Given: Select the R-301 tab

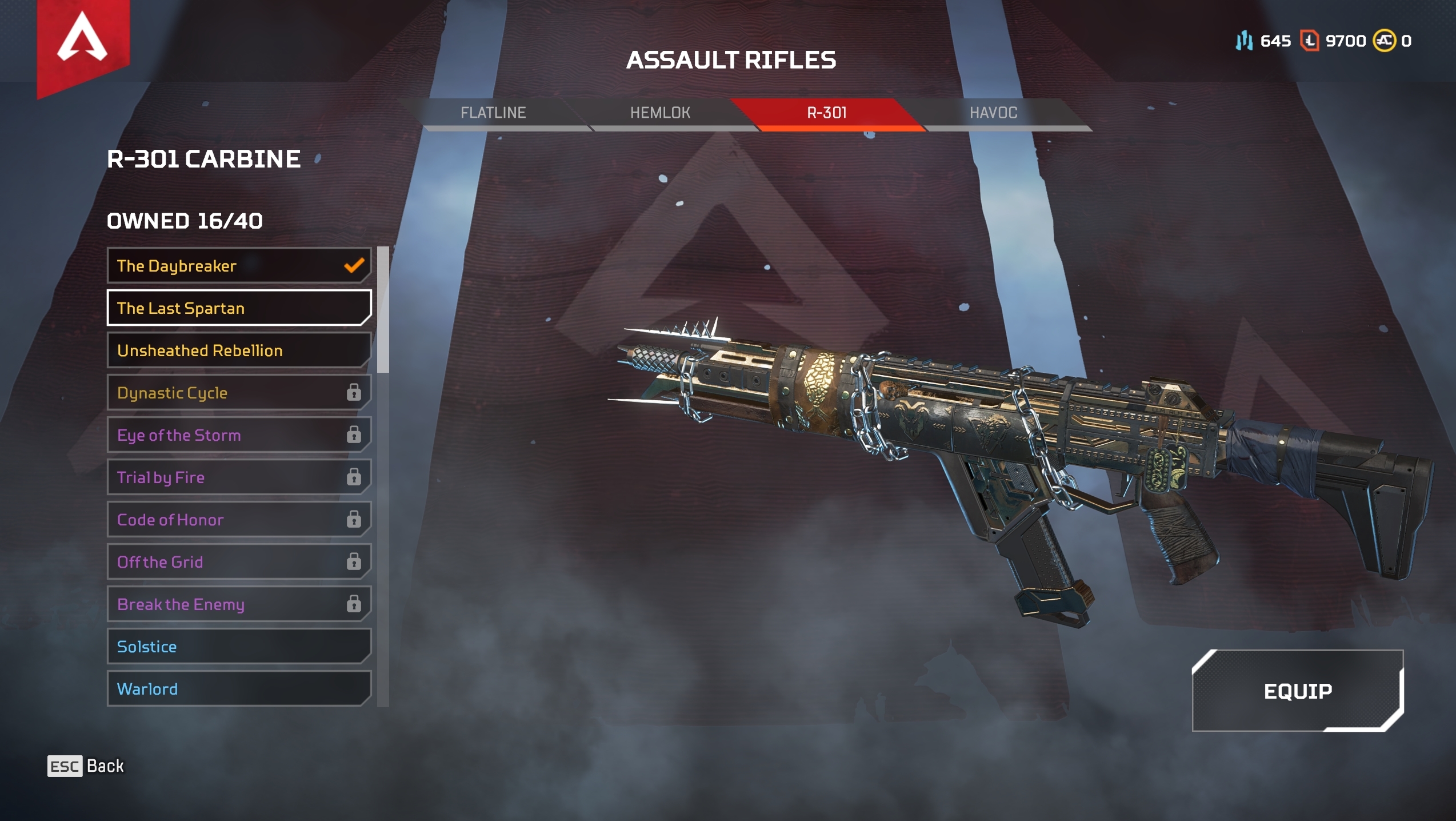Looking at the screenshot, I should pos(827,113).
